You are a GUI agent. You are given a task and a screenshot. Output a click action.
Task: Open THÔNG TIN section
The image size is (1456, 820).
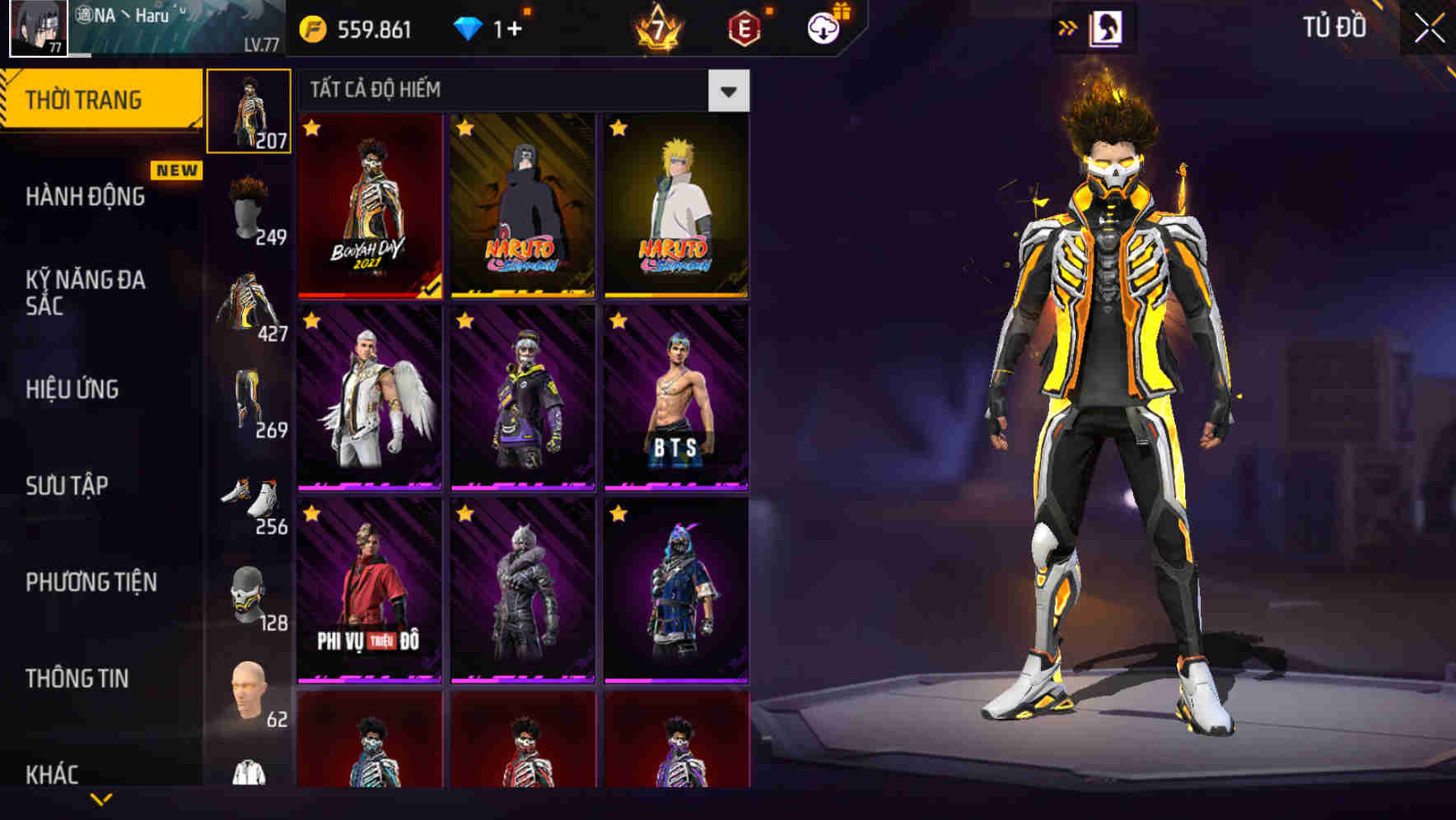tap(76, 678)
